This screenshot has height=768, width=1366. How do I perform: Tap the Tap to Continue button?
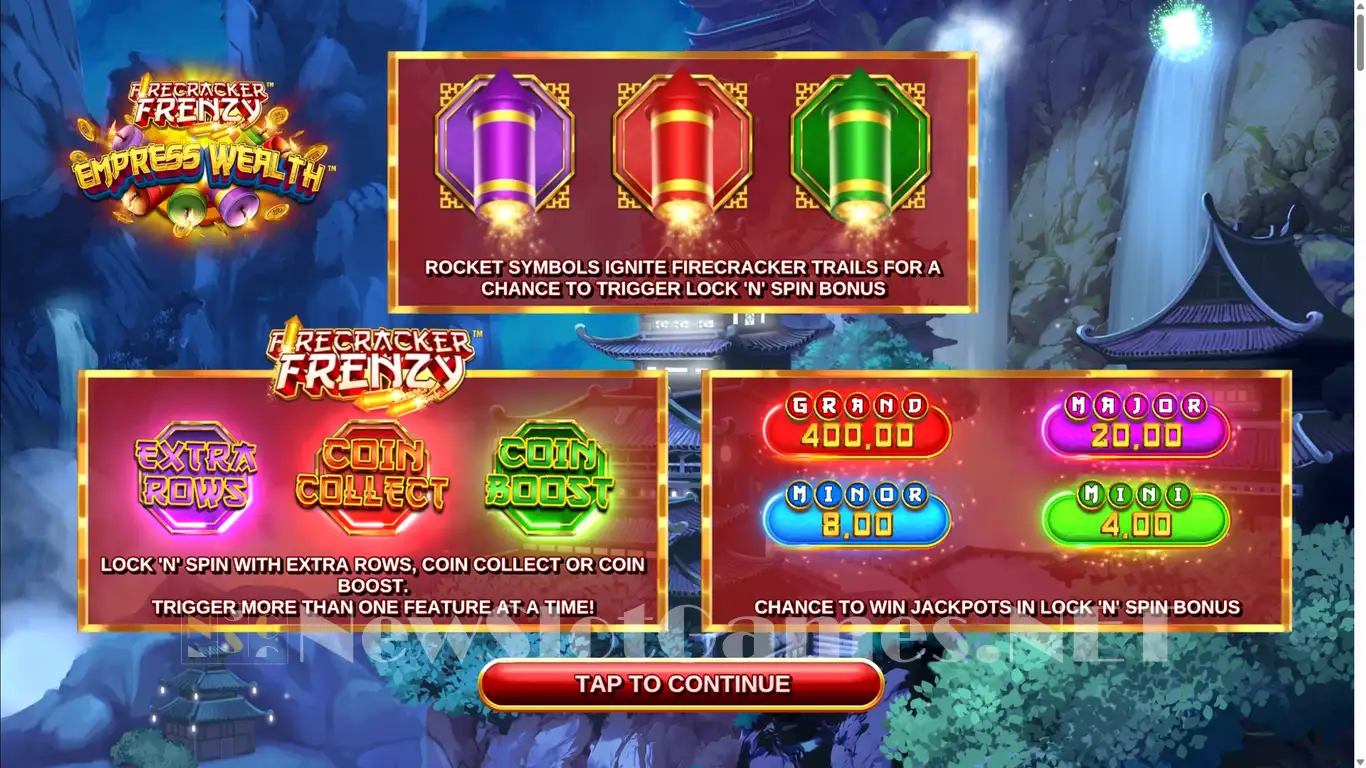pyautogui.click(x=681, y=685)
